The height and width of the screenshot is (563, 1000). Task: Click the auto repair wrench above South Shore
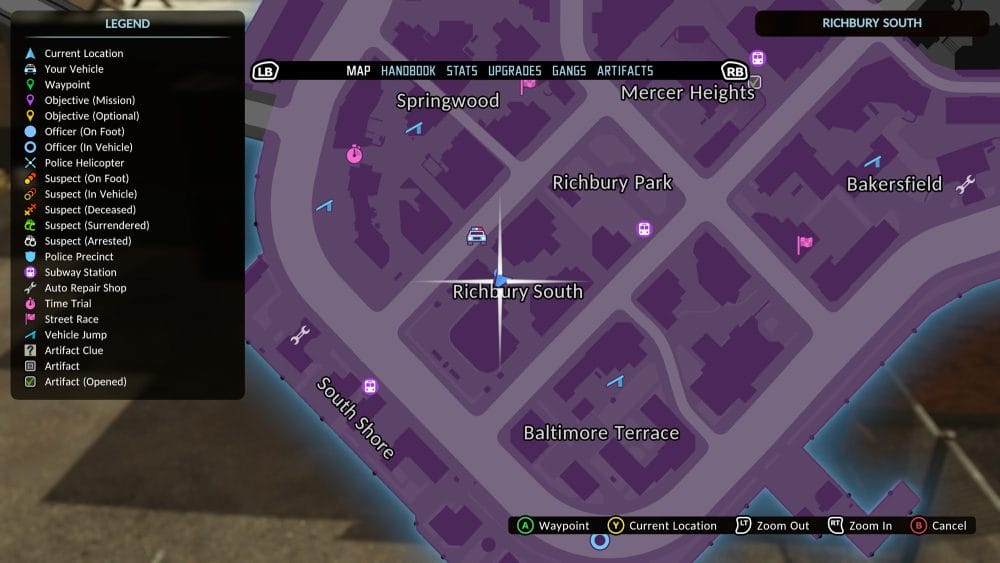tap(299, 336)
